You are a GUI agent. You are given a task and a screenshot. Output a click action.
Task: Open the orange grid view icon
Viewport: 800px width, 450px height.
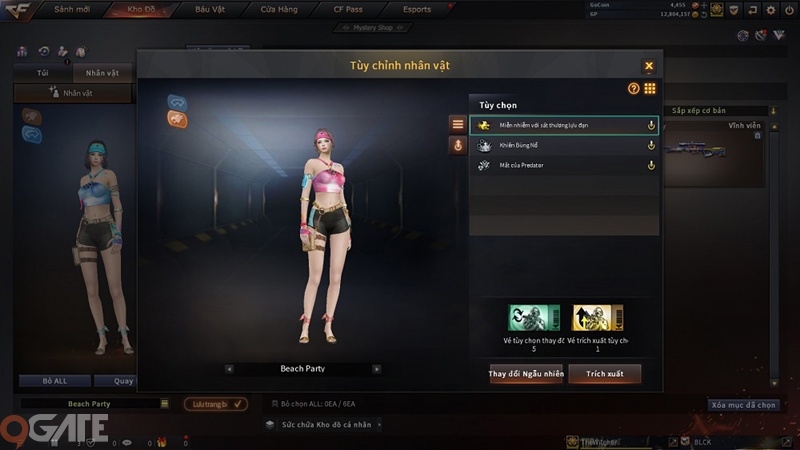(650, 89)
